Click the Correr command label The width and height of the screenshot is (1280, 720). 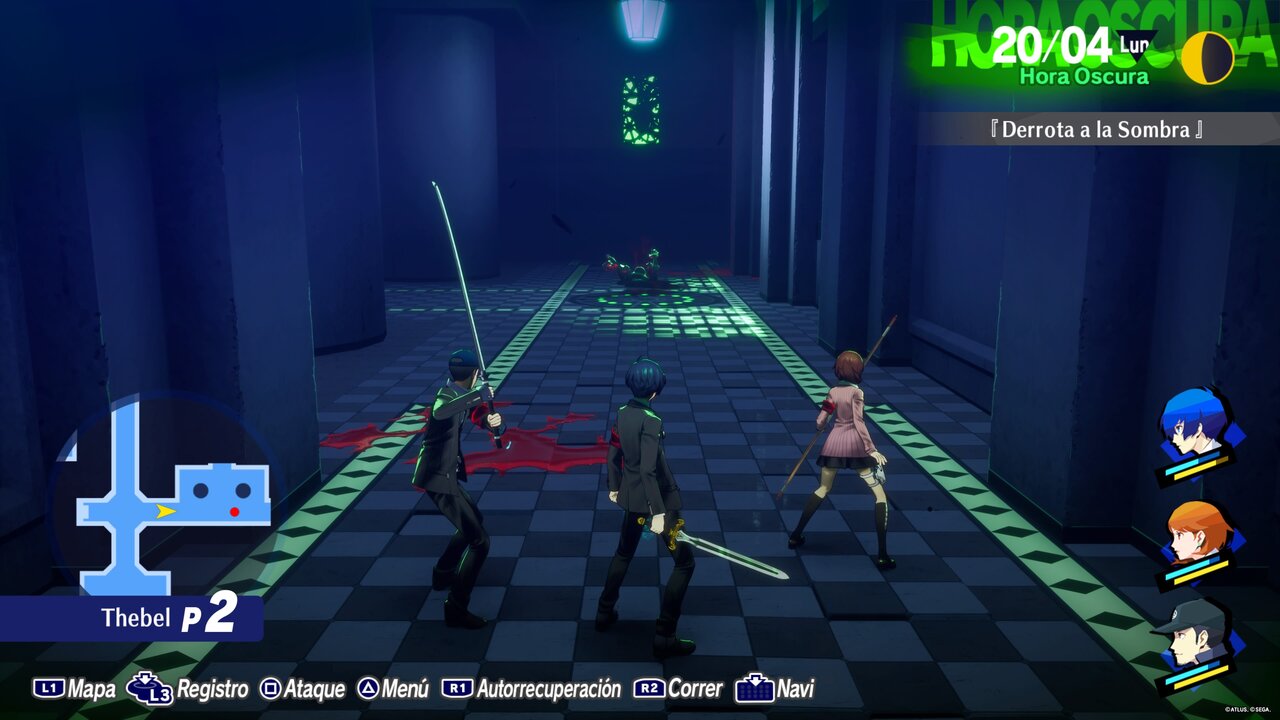[x=694, y=689]
